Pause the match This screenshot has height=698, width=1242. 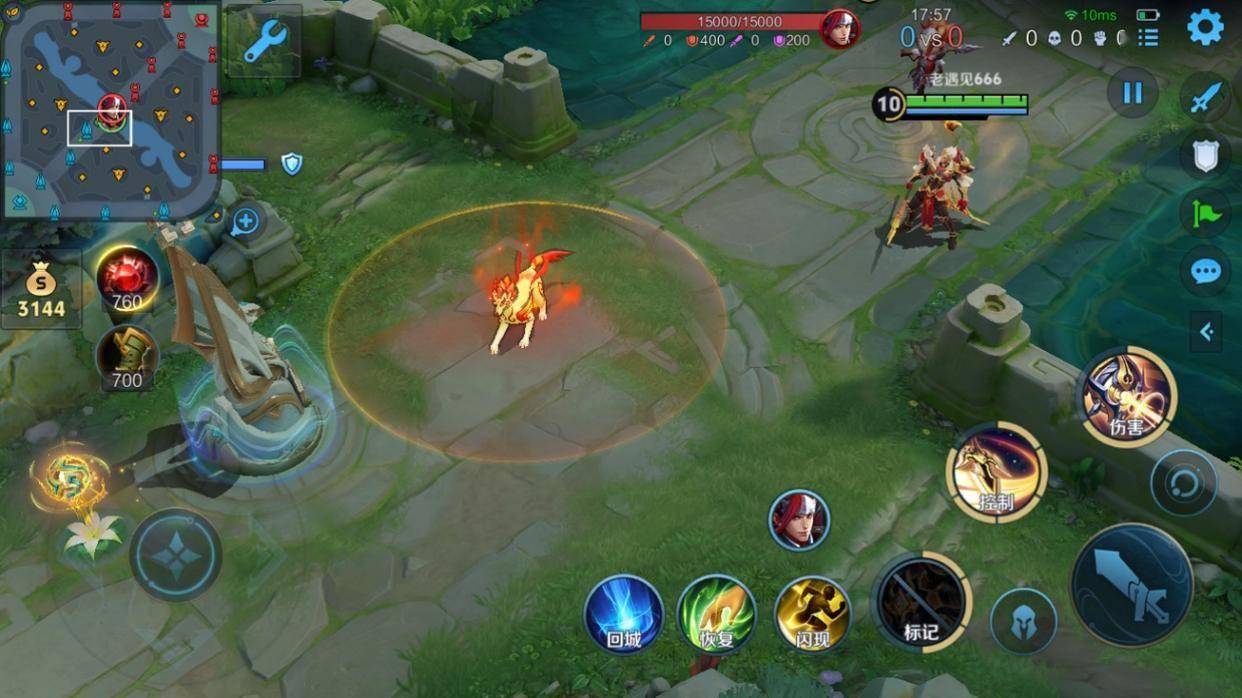point(1132,93)
